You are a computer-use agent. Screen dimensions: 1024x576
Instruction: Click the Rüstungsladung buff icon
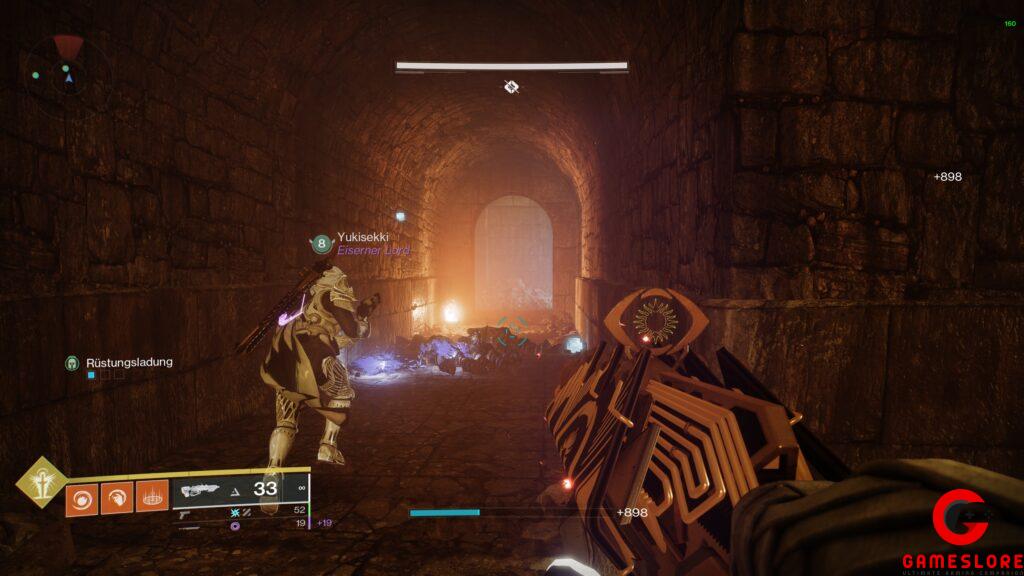tap(72, 362)
